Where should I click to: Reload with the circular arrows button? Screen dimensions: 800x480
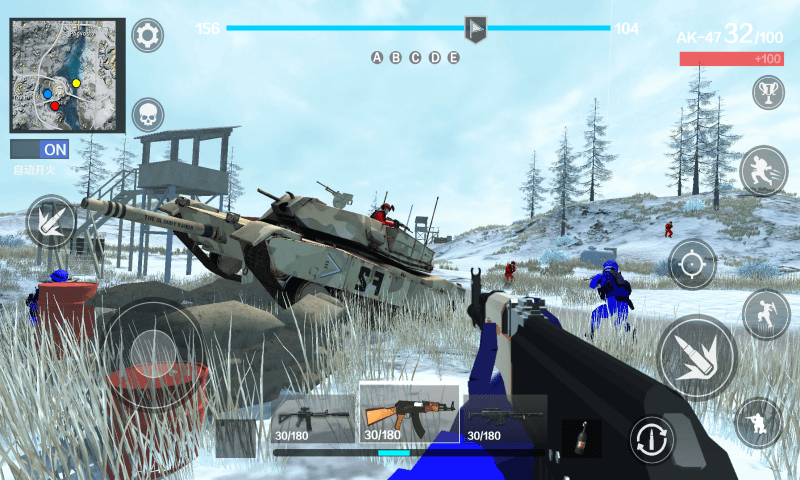pyautogui.click(x=652, y=439)
